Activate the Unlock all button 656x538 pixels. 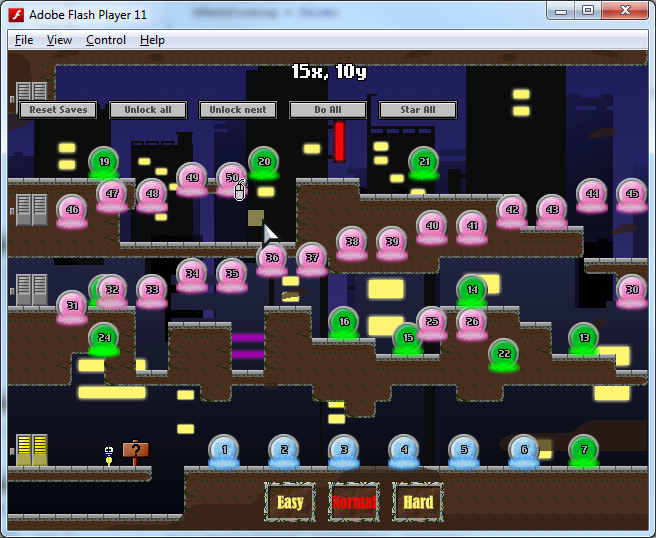148,110
